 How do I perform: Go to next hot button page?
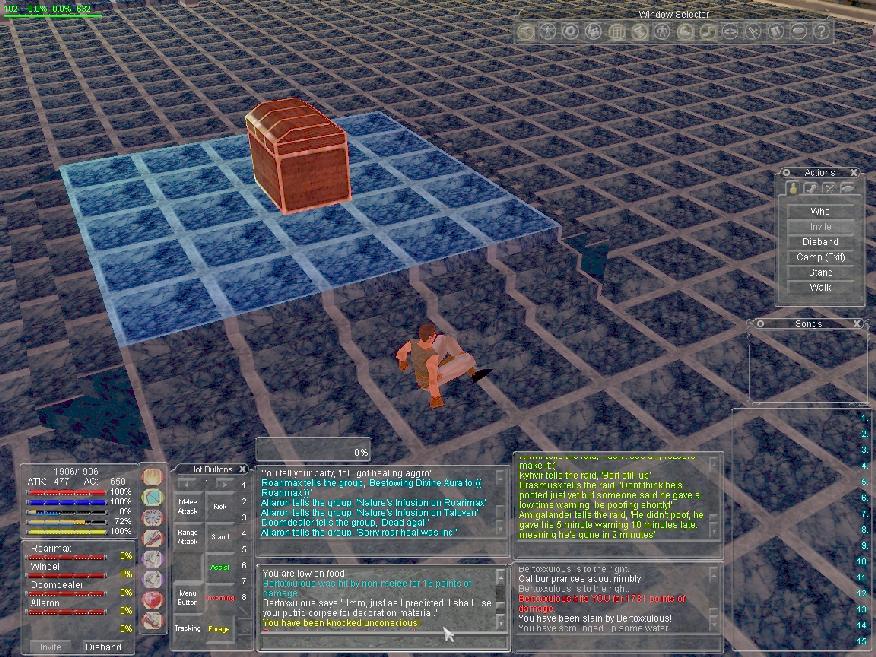[225, 483]
